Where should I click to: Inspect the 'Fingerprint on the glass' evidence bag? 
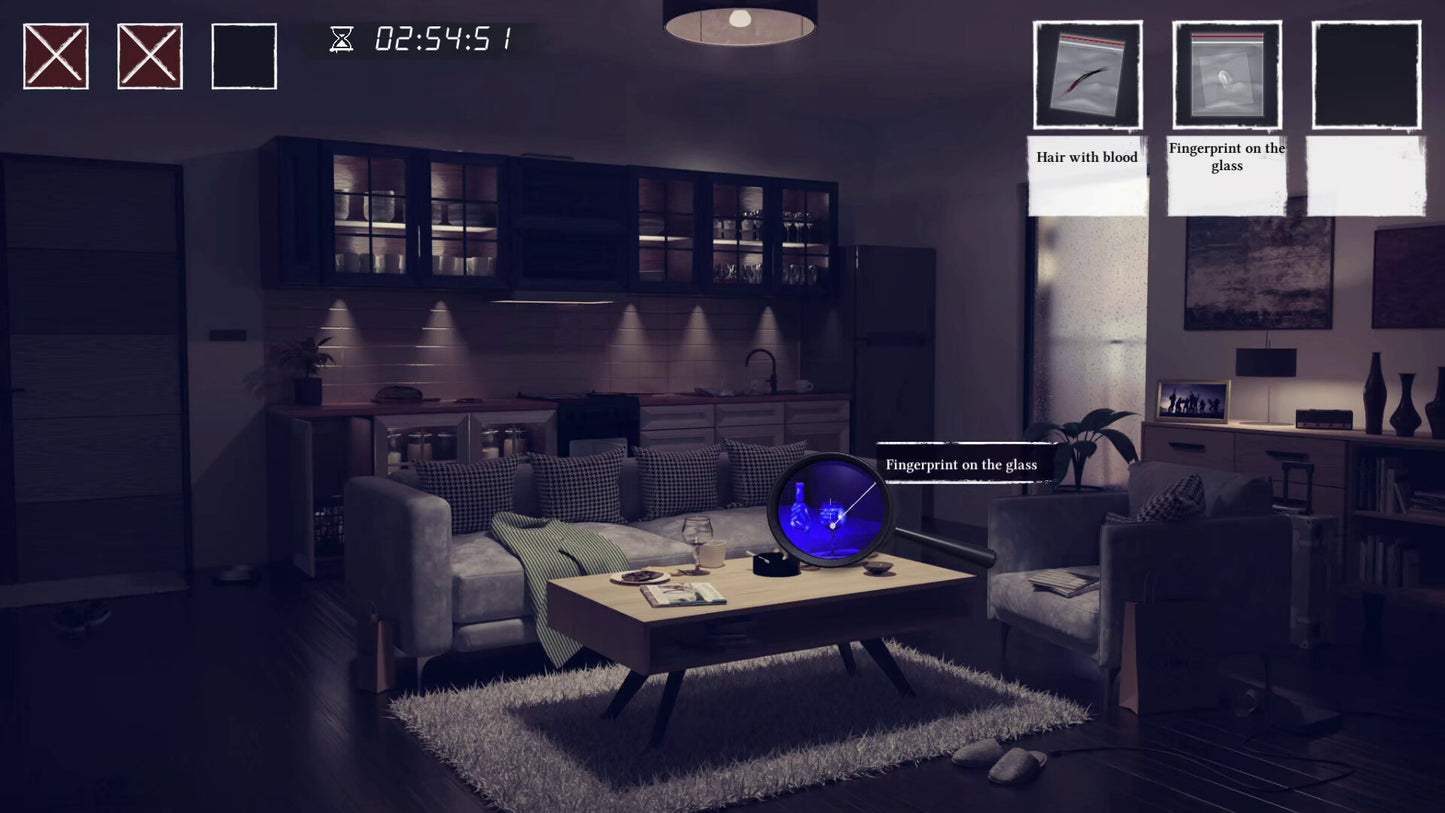1226,76
